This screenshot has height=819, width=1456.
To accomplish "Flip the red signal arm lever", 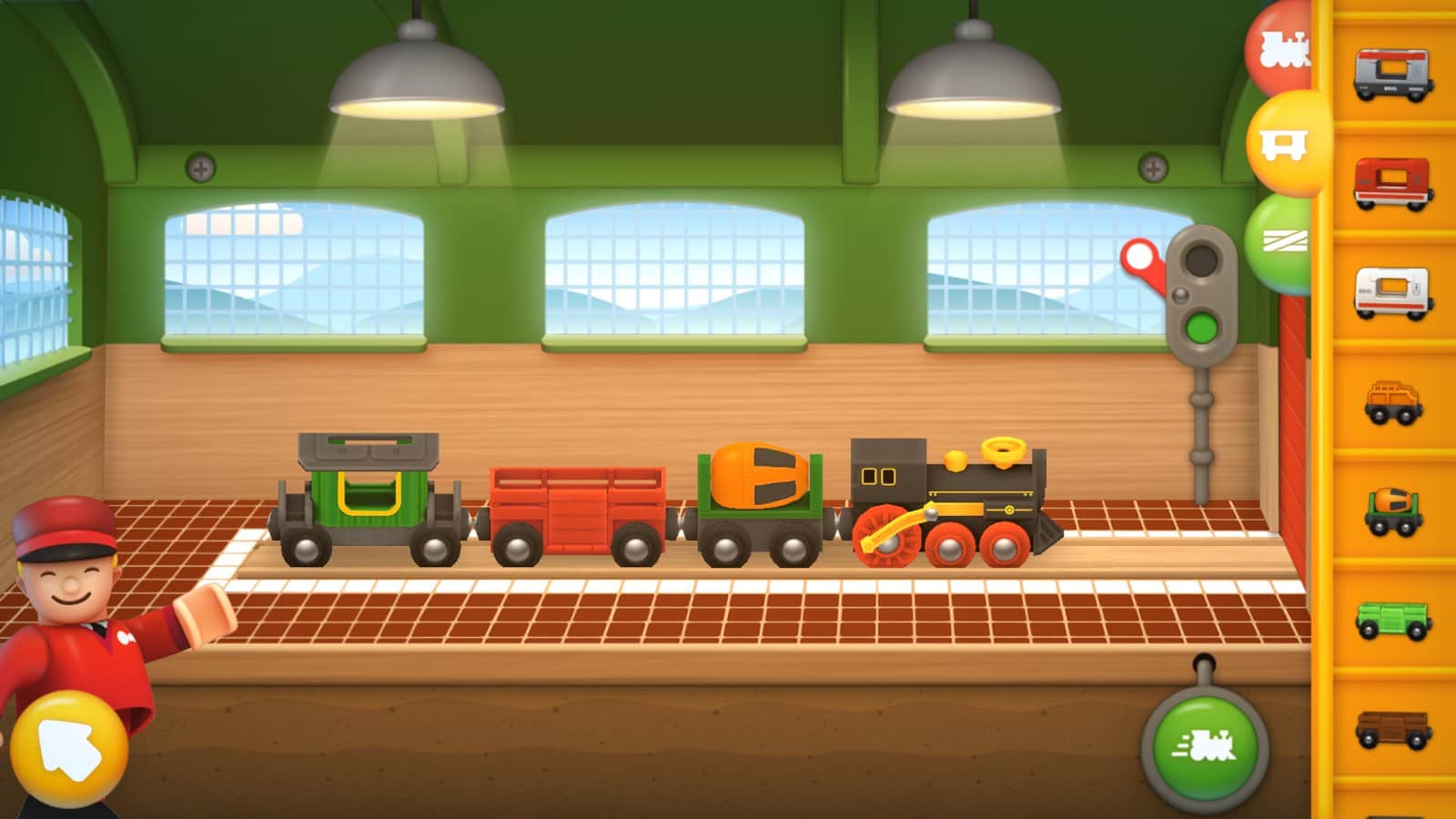I will click(1140, 261).
